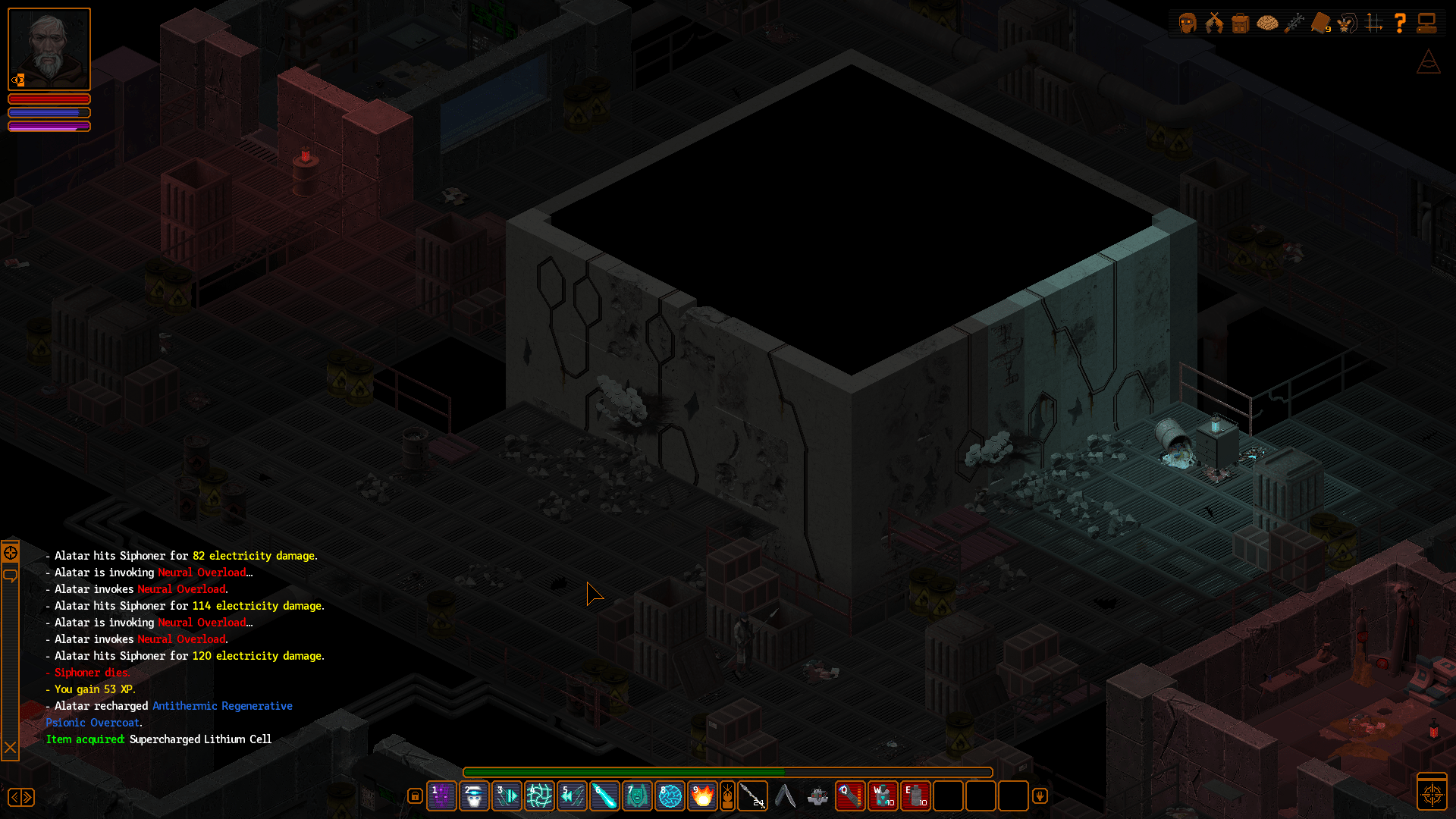Viewport: 1456px width, 819px height.
Task: Open the message log speech bubble
Action: tap(10, 576)
